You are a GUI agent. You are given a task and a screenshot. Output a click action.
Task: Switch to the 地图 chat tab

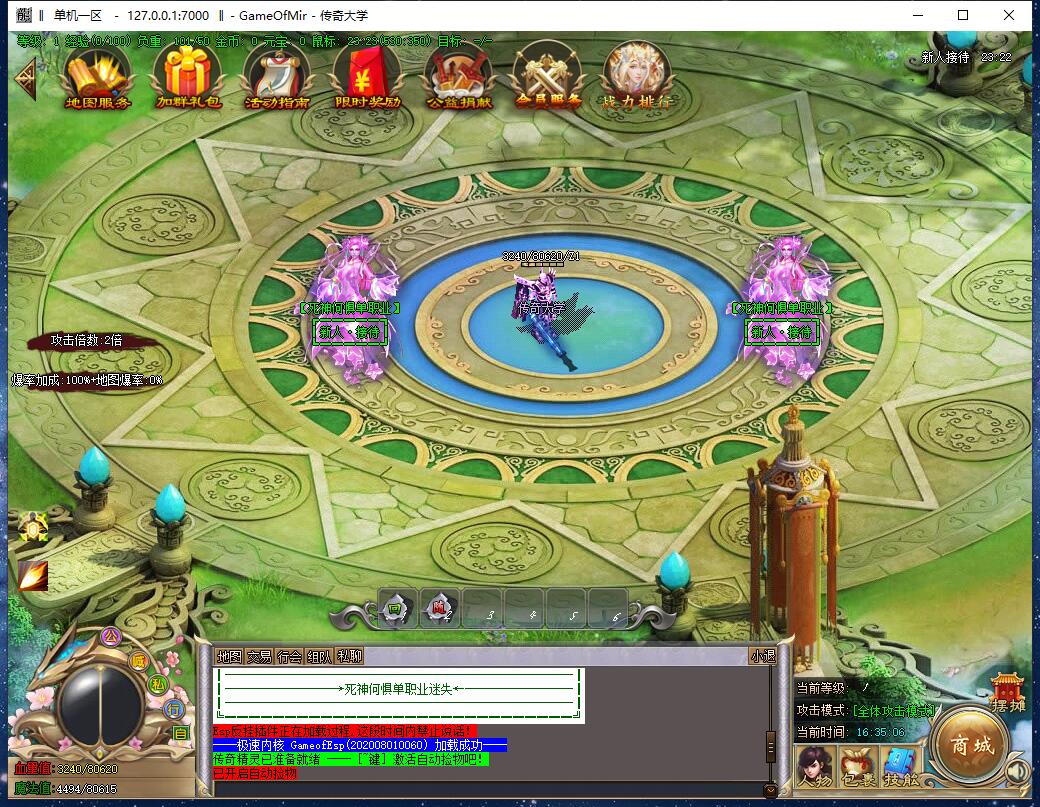(229, 656)
